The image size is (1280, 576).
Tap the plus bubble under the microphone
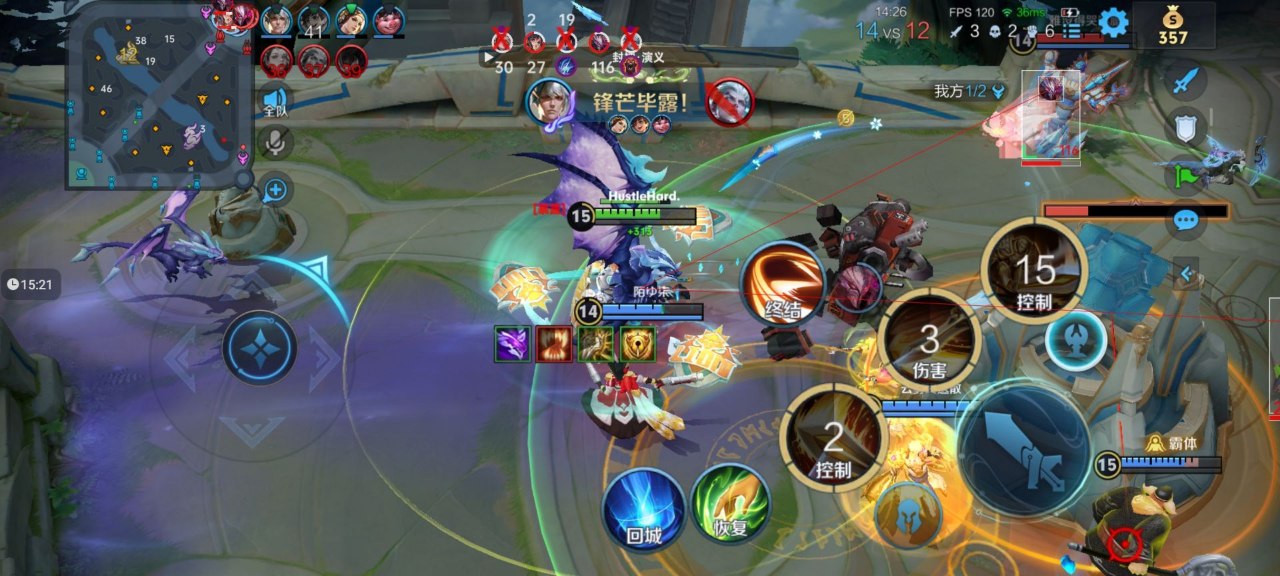pos(275,189)
